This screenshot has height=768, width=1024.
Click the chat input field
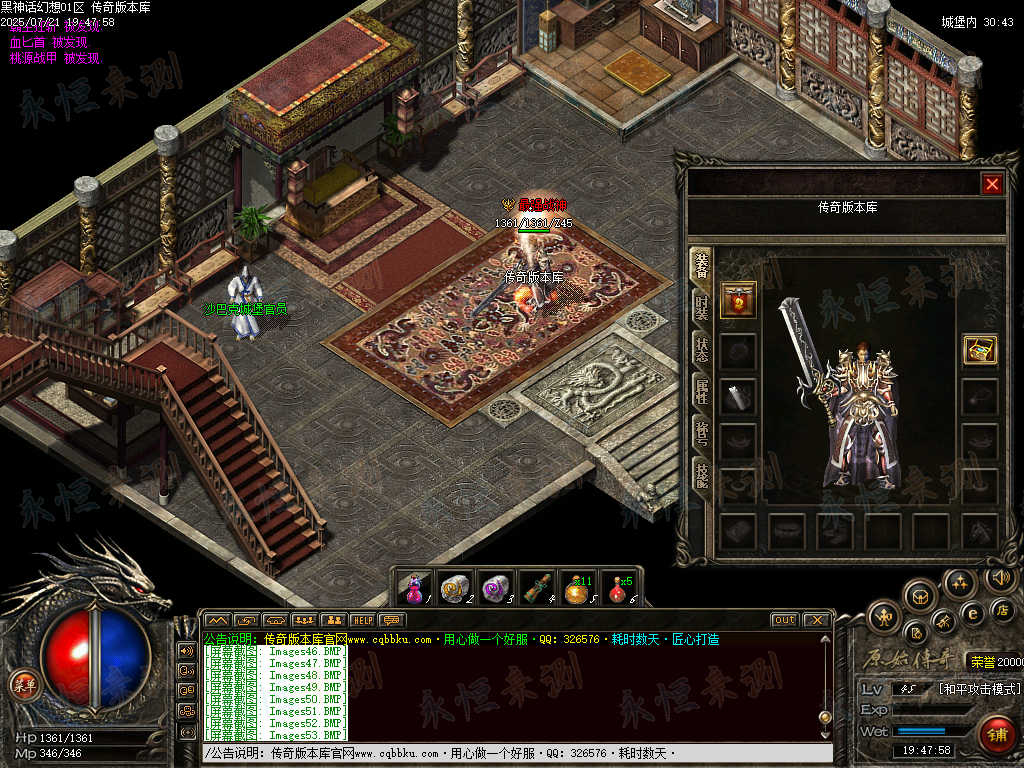[x=515, y=753]
